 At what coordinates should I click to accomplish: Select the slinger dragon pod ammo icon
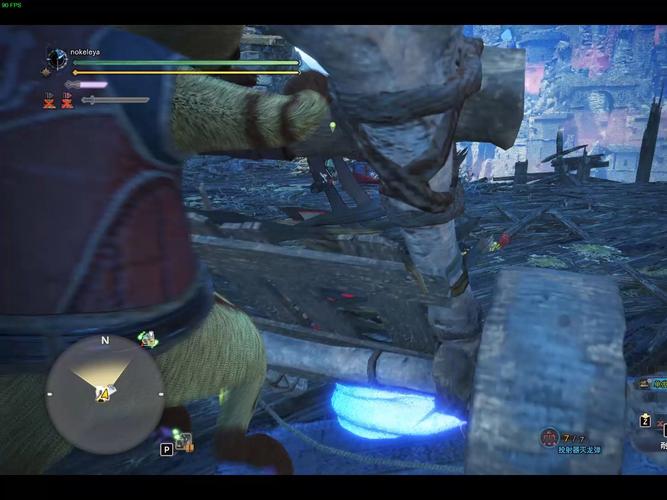click(549, 438)
